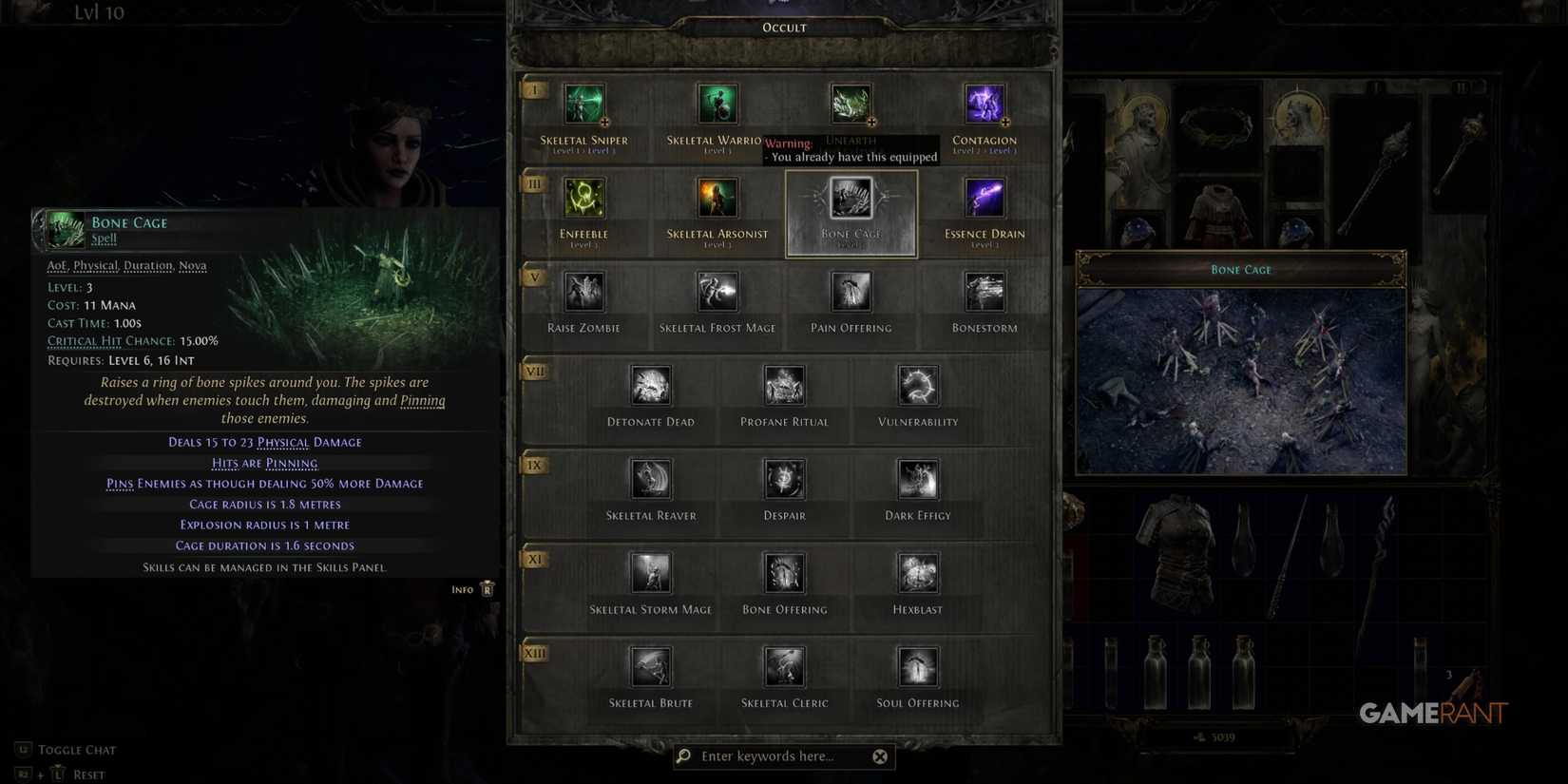Select the Contagion skill icon
Screen dimensions: 1568x784
(985, 104)
